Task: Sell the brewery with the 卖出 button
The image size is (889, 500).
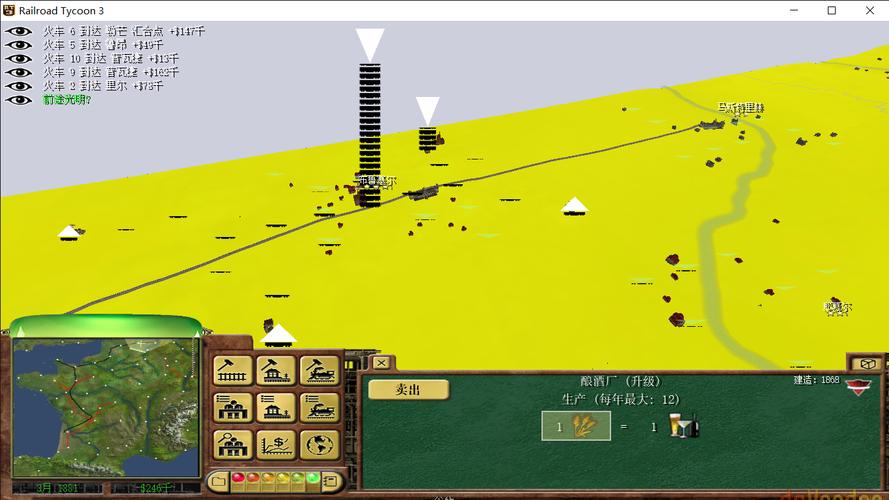Action: (x=407, y=390)
